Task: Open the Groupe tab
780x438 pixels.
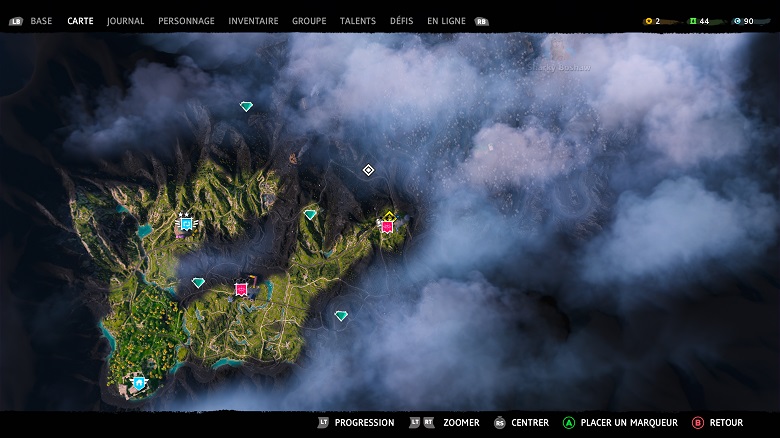Action: [x=309, y=21]
